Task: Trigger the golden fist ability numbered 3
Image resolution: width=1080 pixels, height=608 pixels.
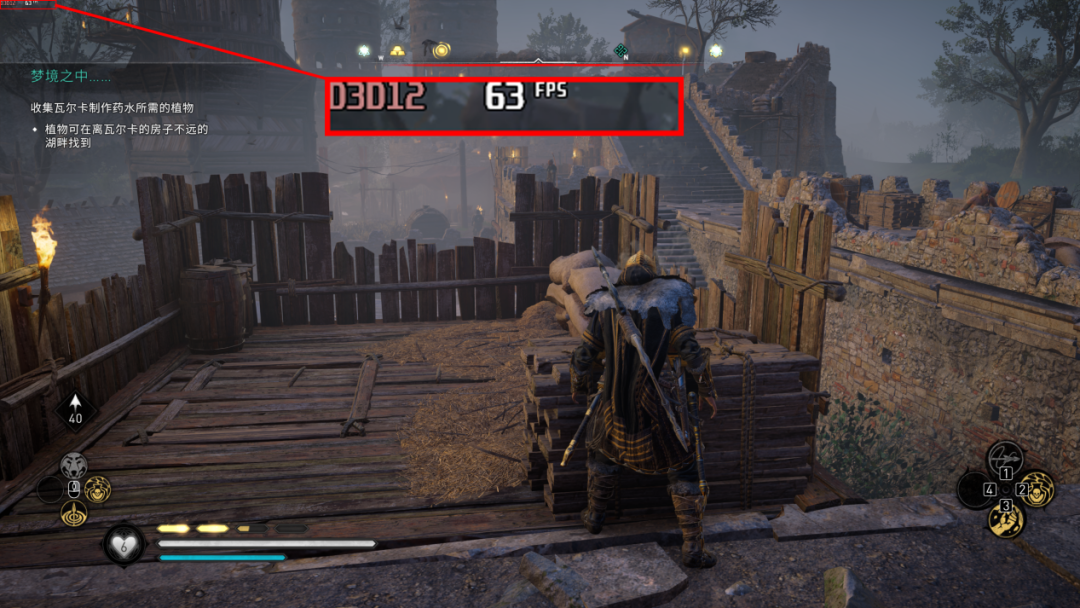Action: [x=1006, y=519]
